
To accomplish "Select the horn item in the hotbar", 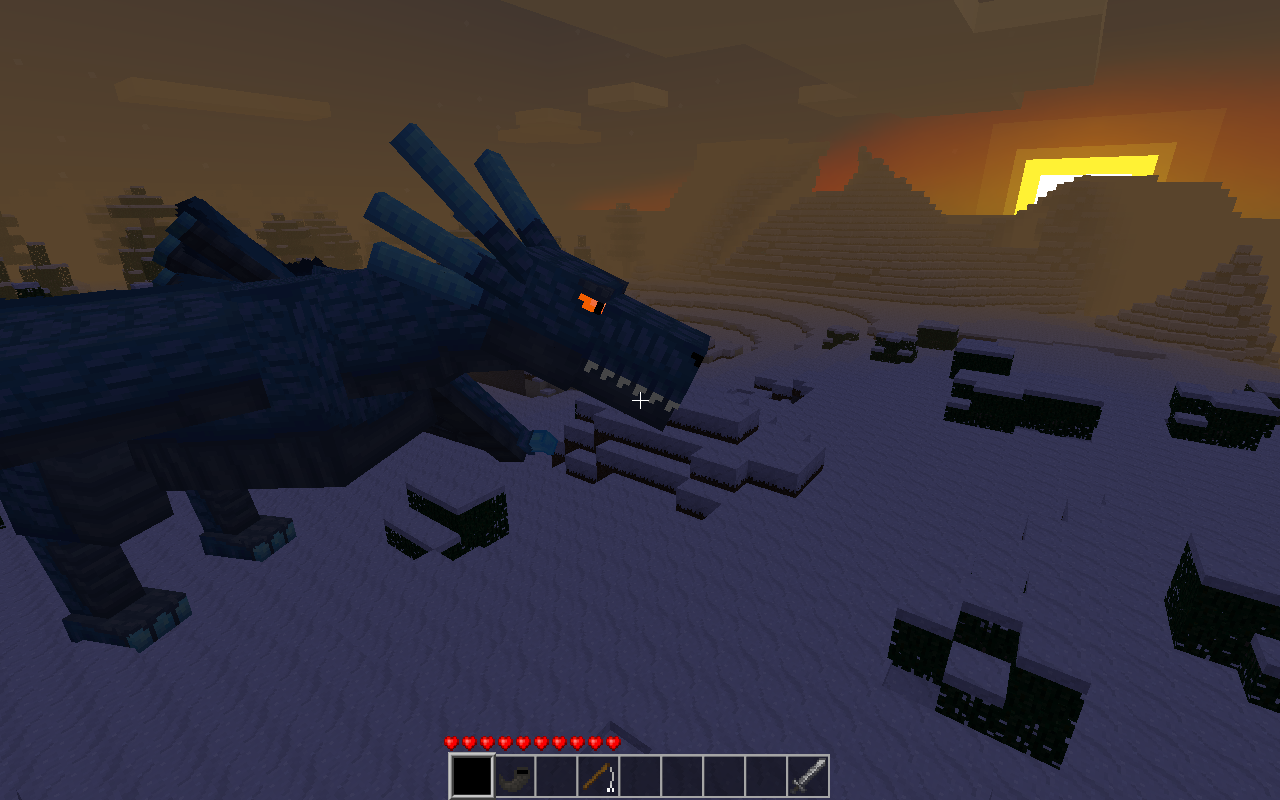I will point(515,776).
